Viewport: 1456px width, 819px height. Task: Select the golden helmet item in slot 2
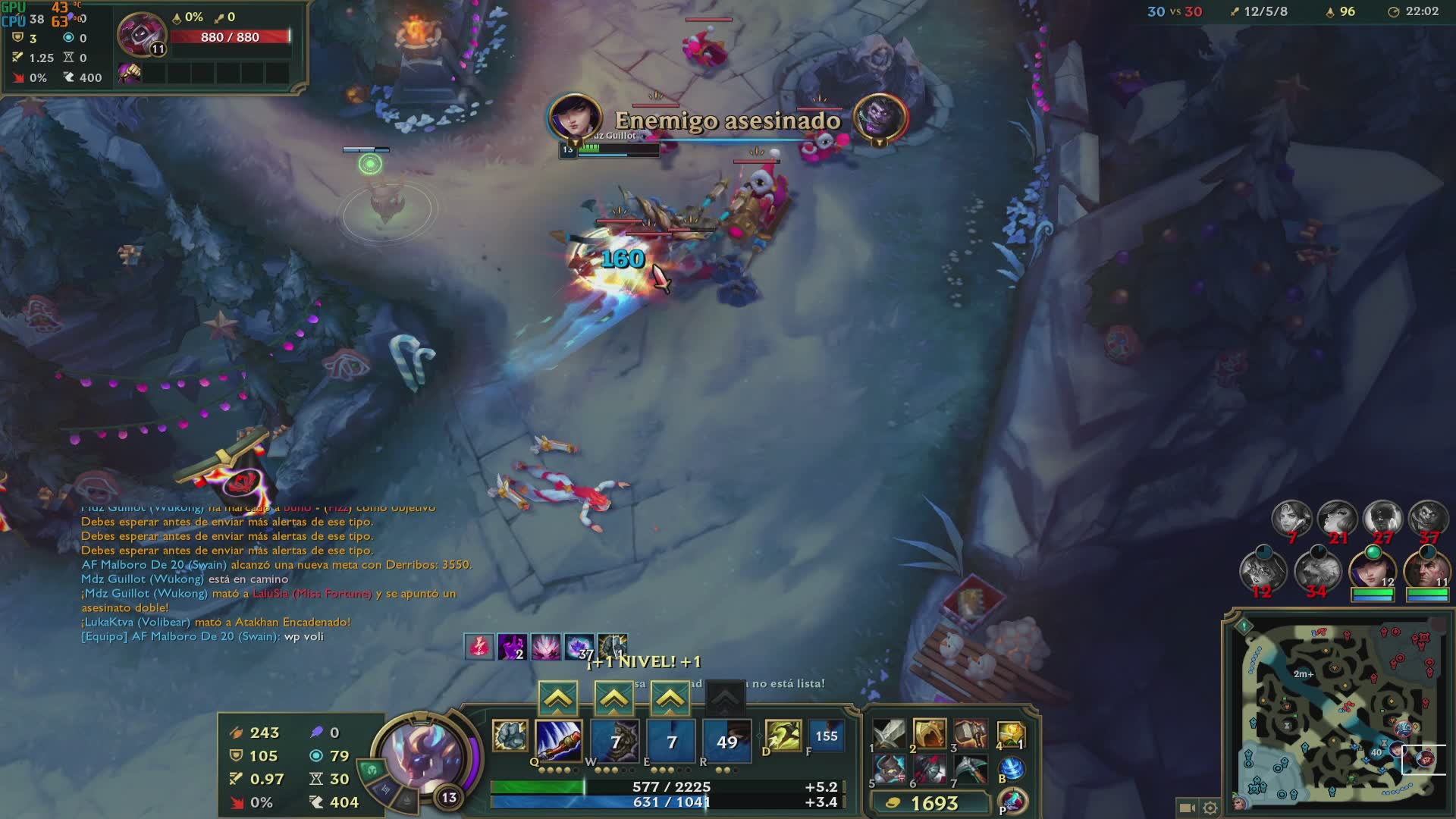[930, 734]
